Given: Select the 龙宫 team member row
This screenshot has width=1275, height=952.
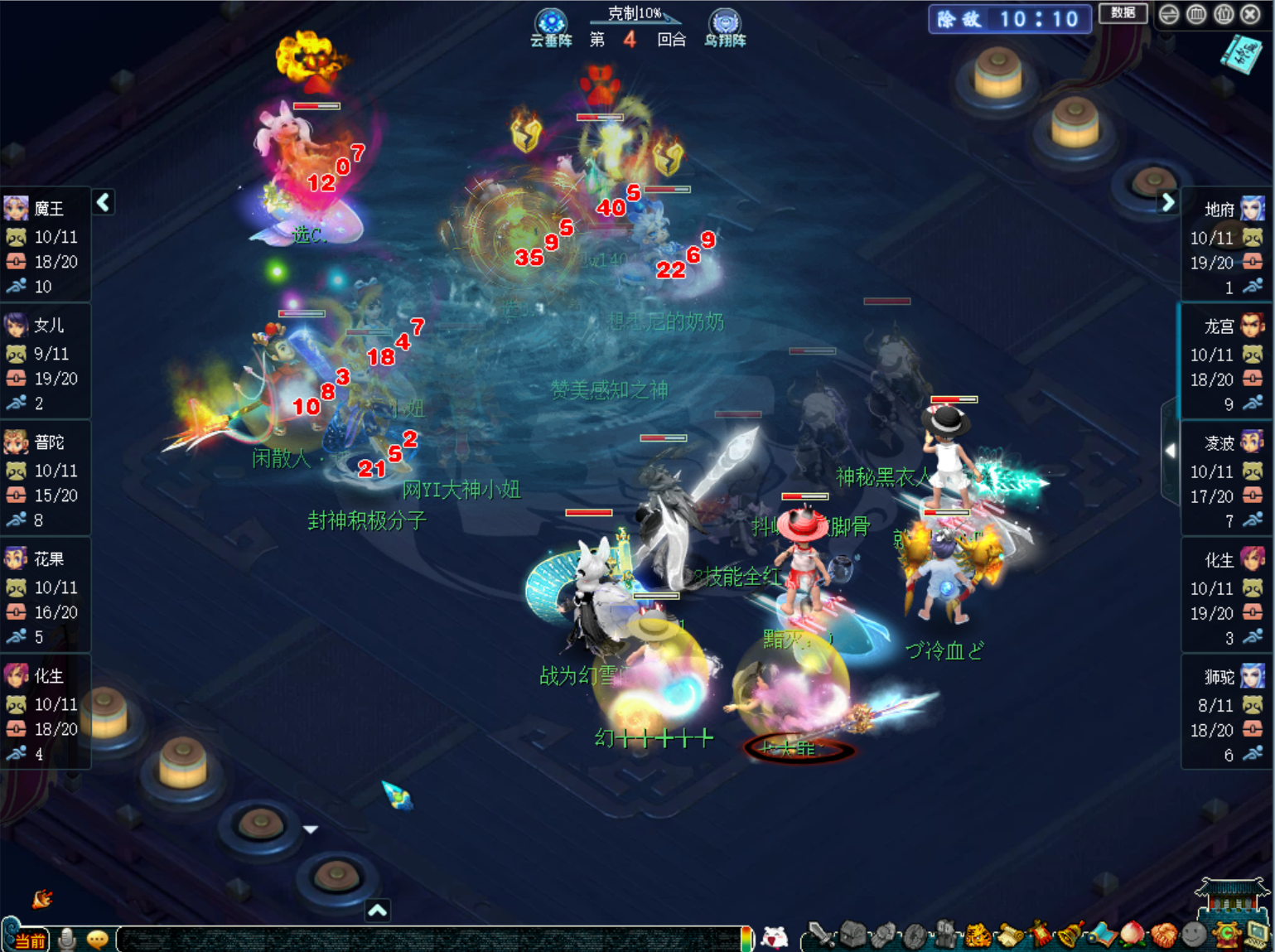Looking at the screenshot, I should (1225, 364).
